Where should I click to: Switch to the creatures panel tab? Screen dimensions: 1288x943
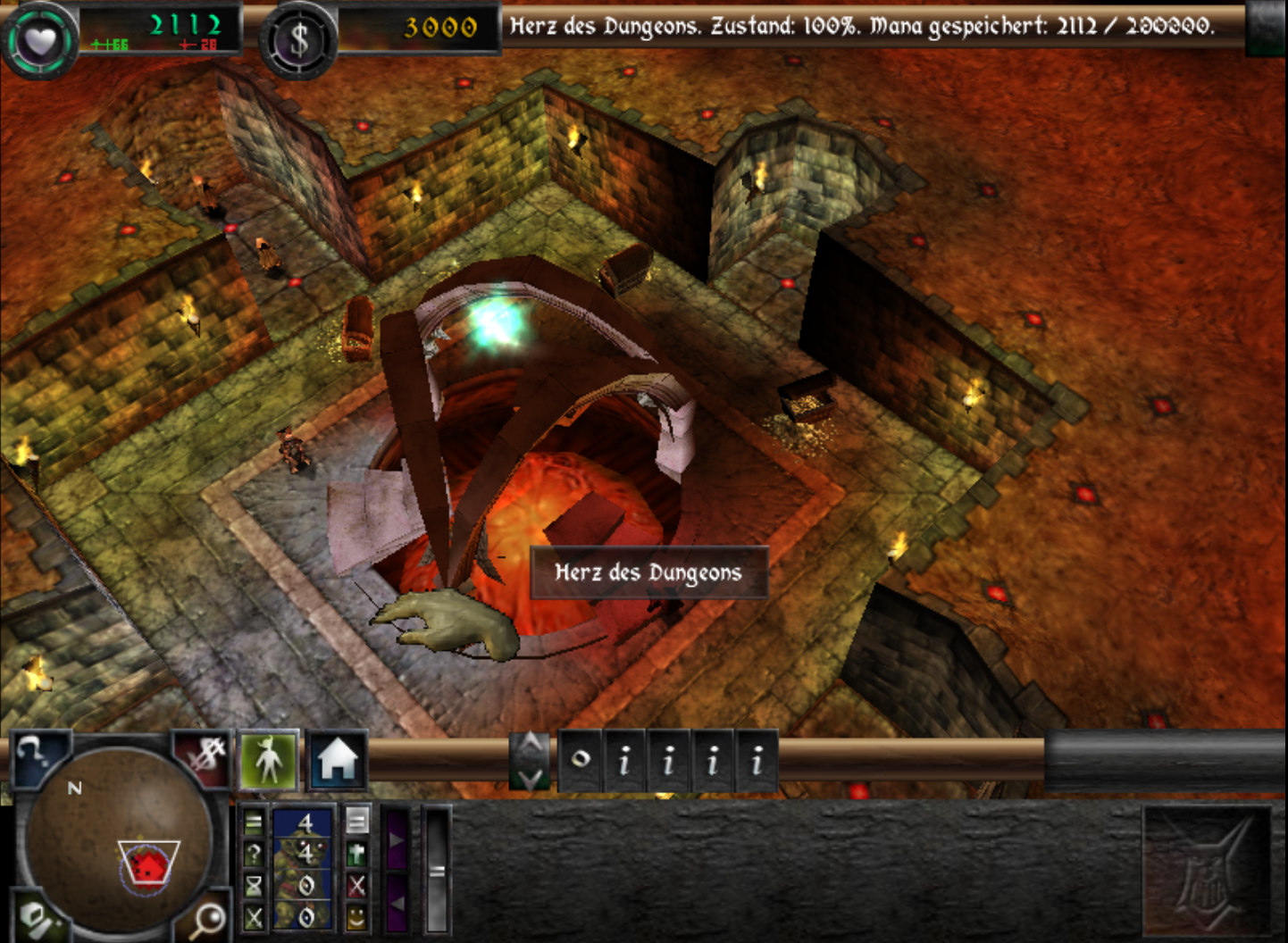pyautogui.click(x=269, y=761)
